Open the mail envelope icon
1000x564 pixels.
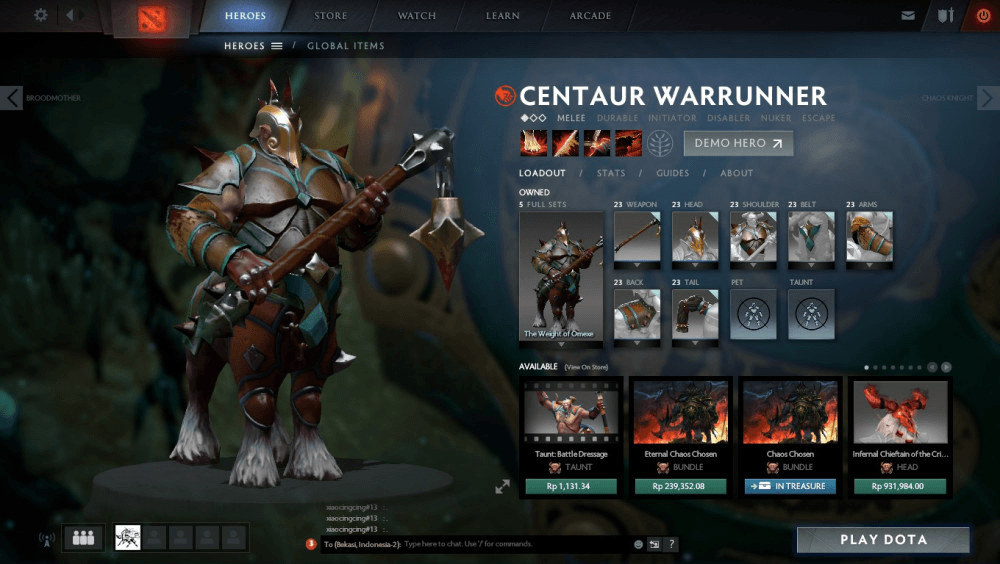[x=908, y=16]
